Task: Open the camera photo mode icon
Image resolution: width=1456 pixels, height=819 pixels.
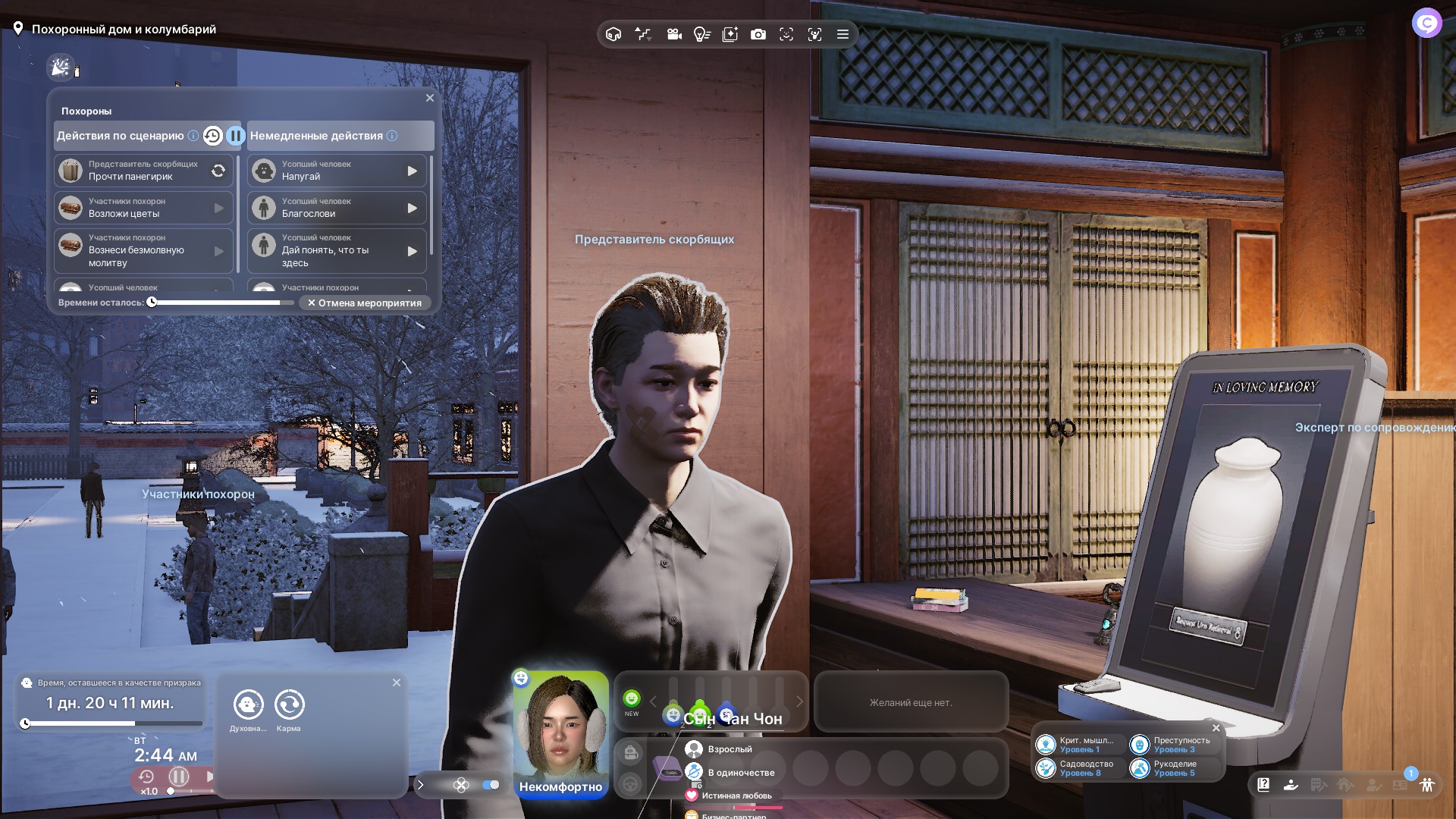Action: click(x=758, y=34)
